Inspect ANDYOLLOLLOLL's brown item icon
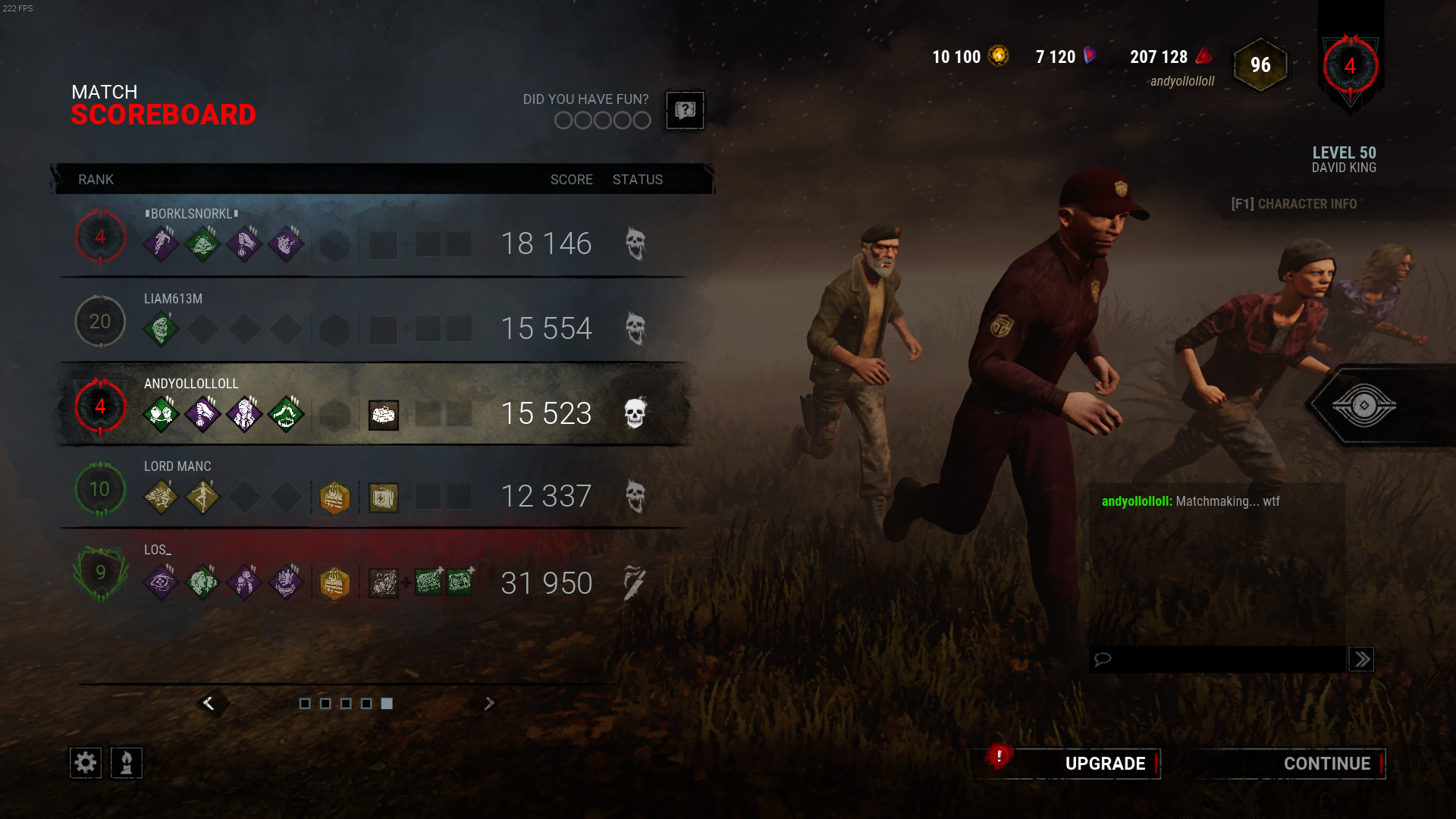Screen dimensions: 1456x819 384,415
